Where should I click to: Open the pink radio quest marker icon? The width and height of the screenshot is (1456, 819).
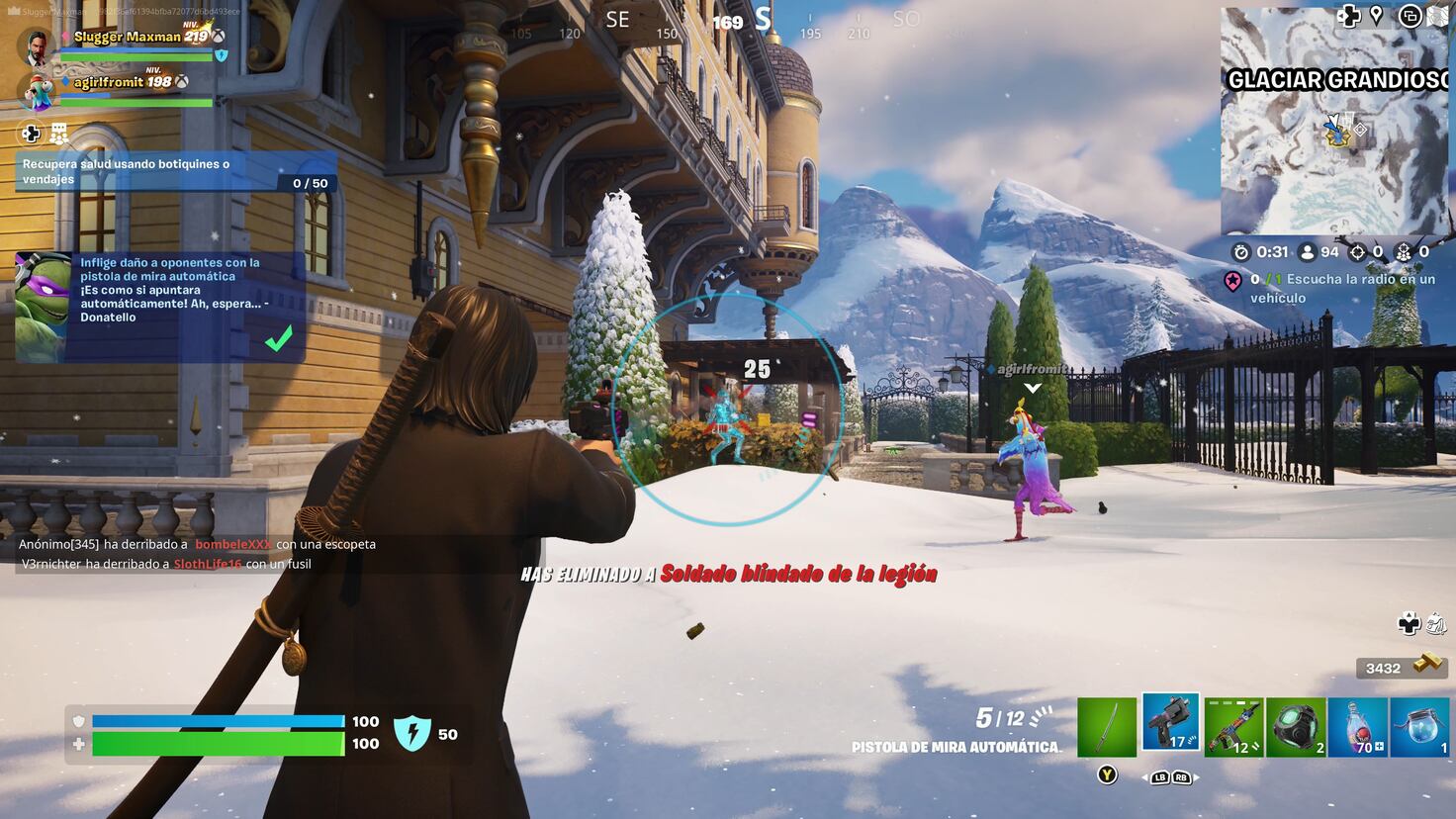click(1233, 279)
